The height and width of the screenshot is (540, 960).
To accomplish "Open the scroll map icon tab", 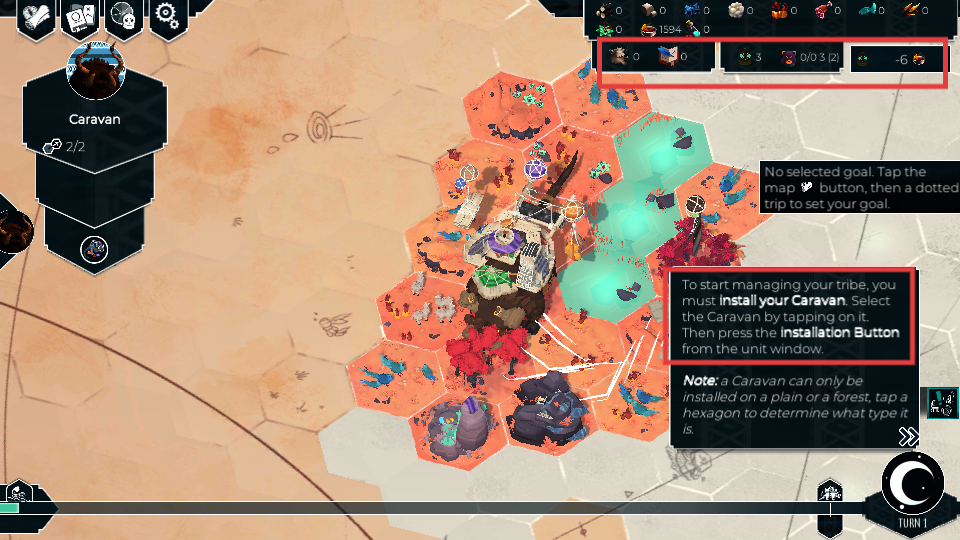I will tap(35, 18).
